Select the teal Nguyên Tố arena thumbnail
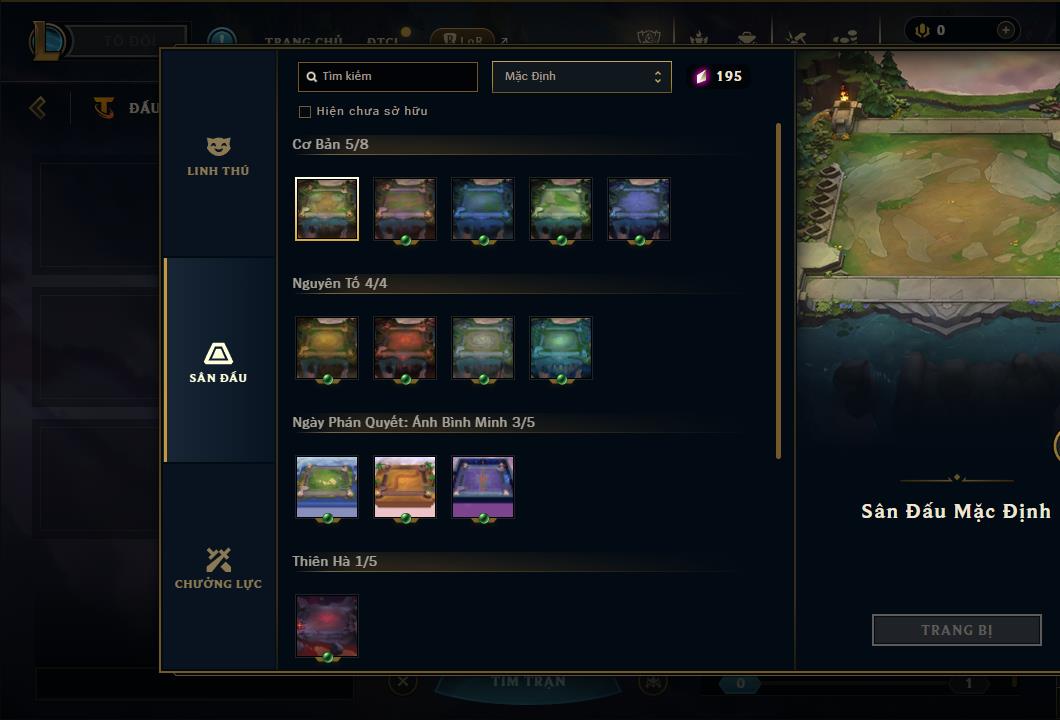 click(561, 348)
